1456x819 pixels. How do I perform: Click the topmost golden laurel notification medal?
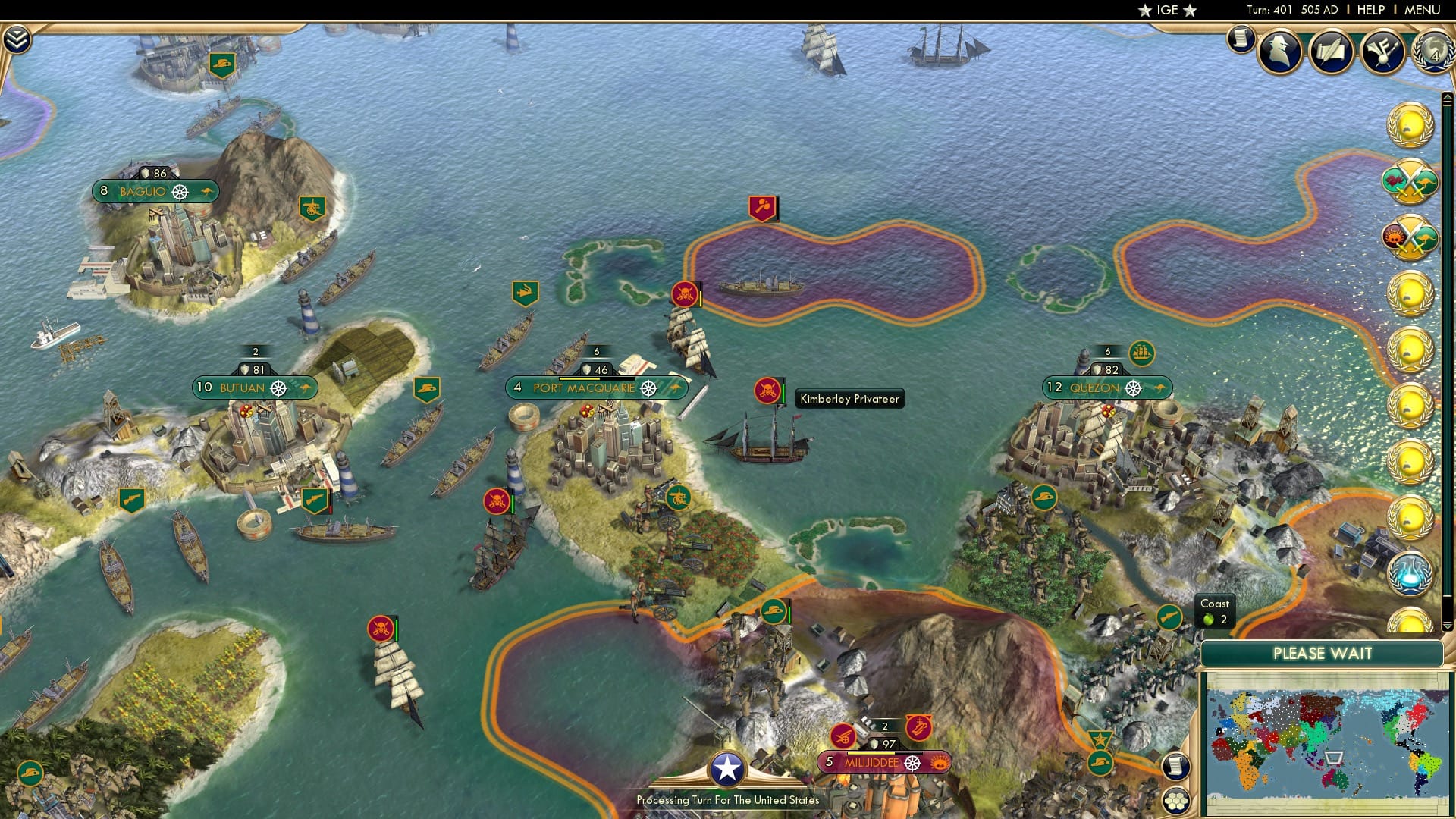pos(1409,123)
